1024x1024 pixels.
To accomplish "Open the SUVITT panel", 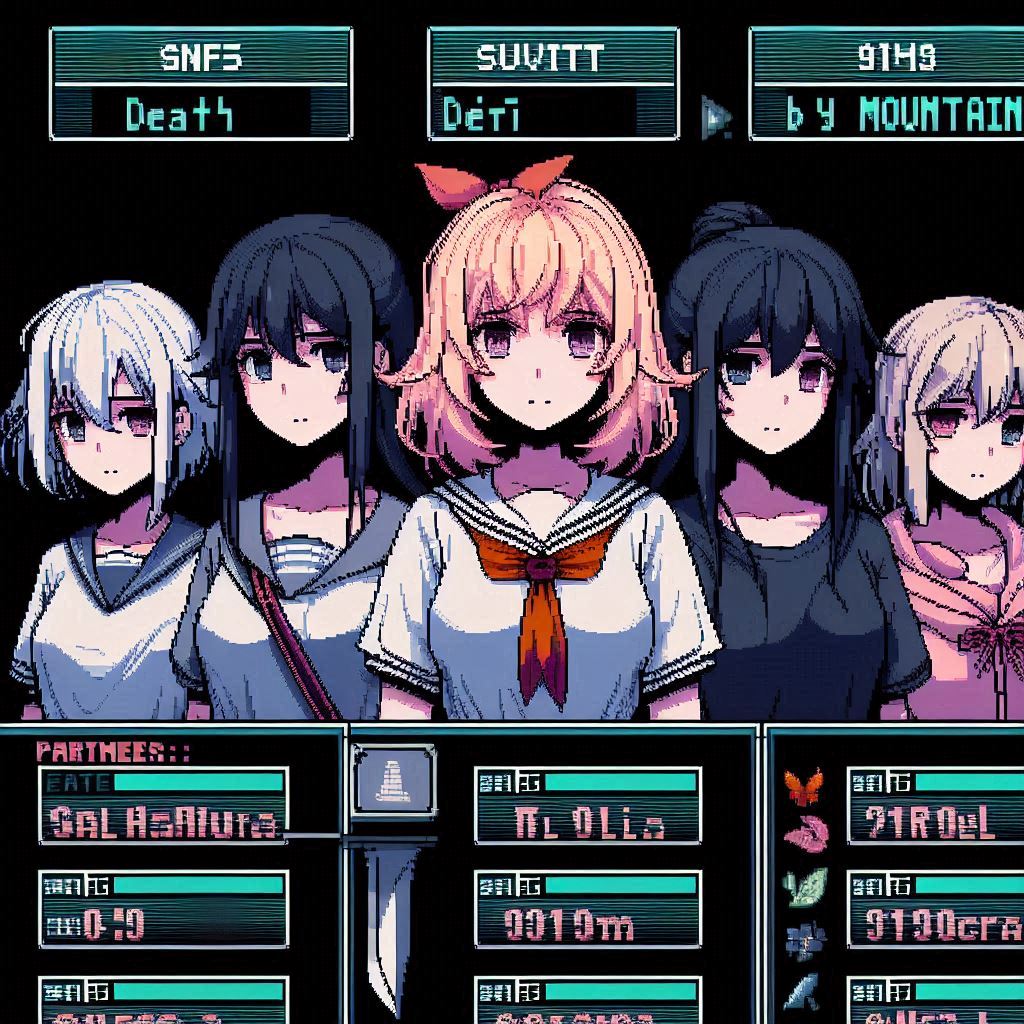I will pos(553,84).
